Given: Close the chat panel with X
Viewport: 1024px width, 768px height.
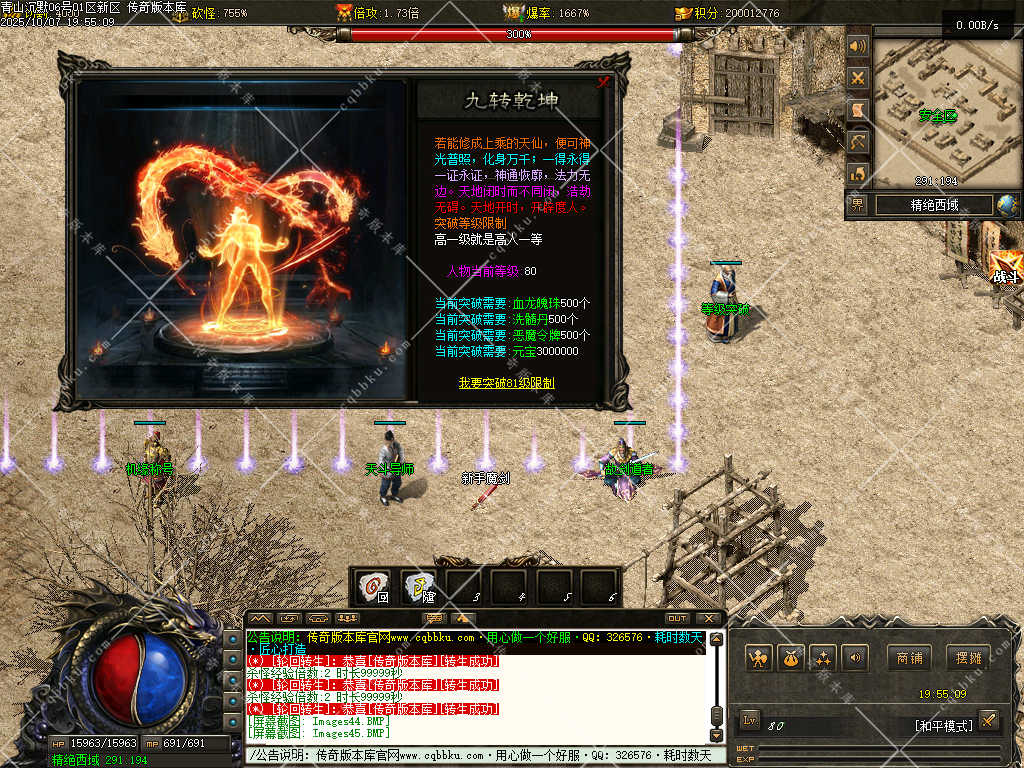Looking at the screenshot, I should tap(708, 618).
